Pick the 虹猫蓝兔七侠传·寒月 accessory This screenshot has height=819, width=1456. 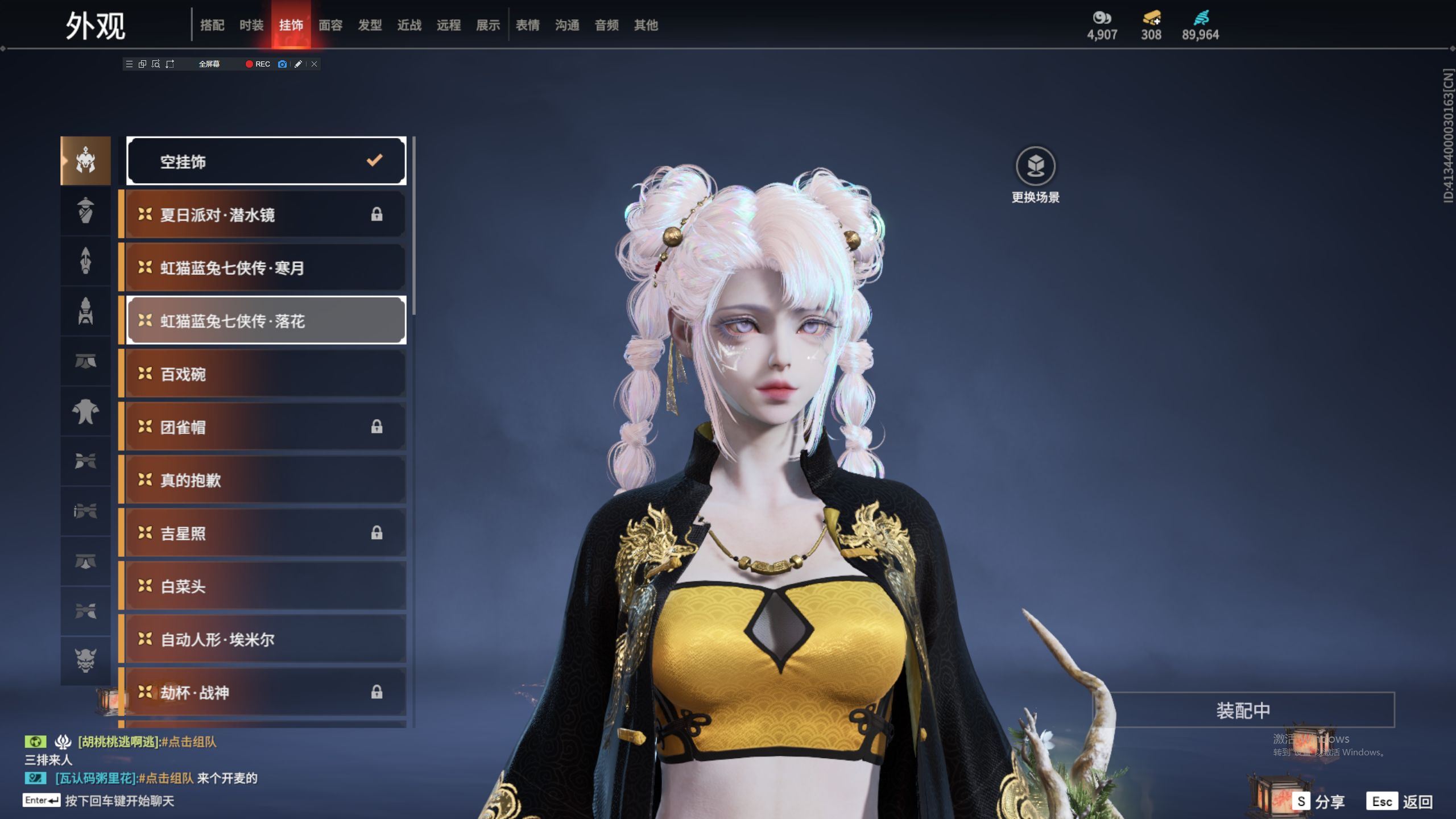click(x=264, y=267)
